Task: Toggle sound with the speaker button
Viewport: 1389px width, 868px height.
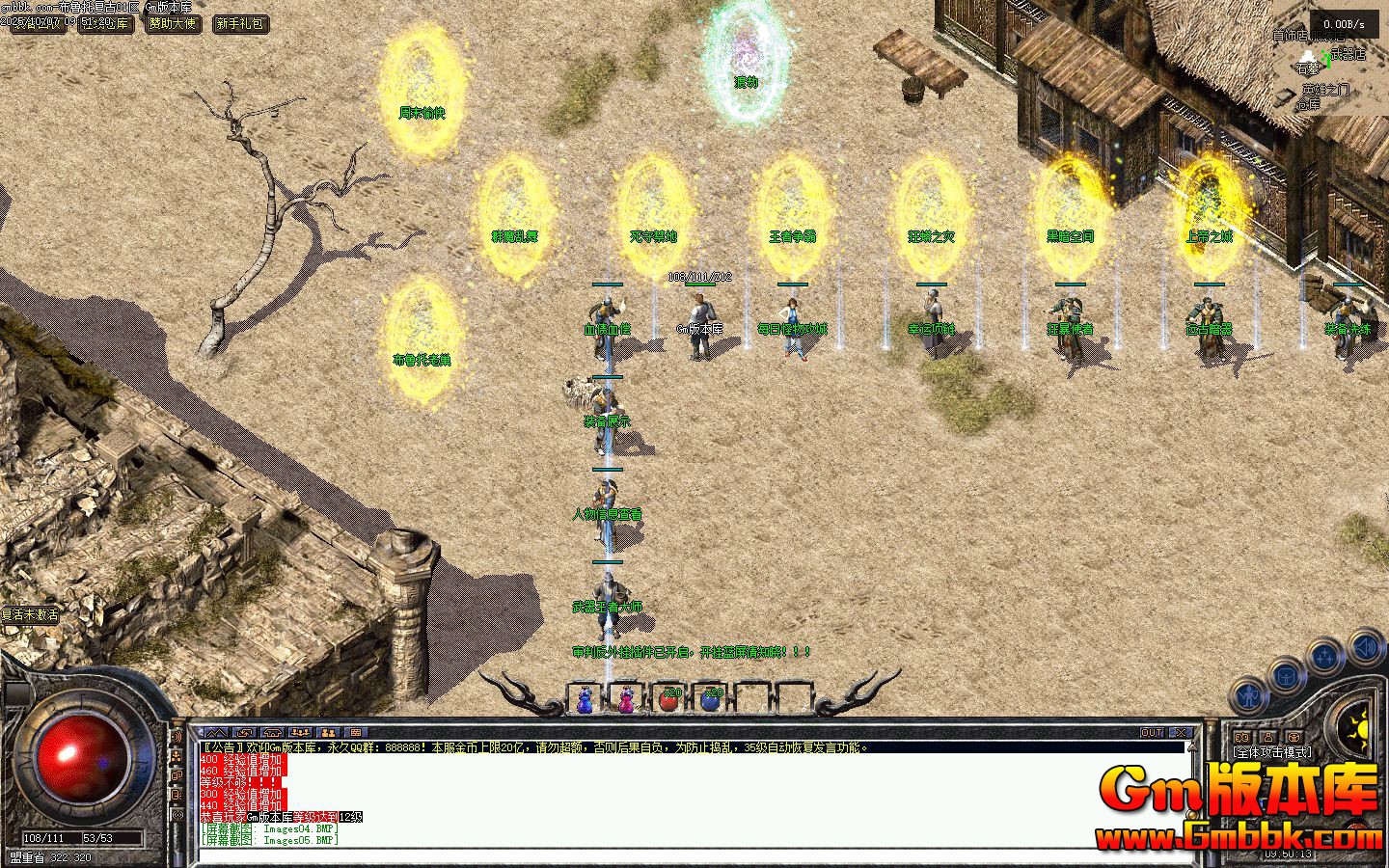Action: point(1366,645)
